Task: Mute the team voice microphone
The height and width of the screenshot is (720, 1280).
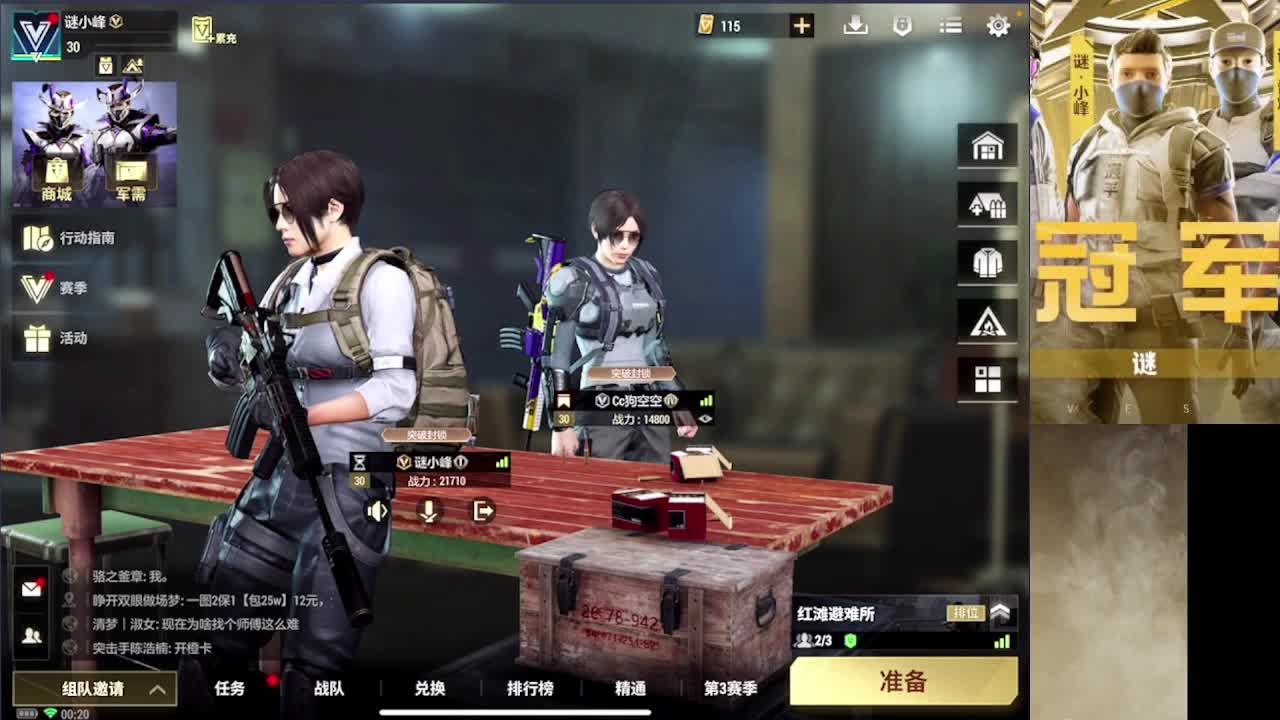Action: (x=427, y=510)
